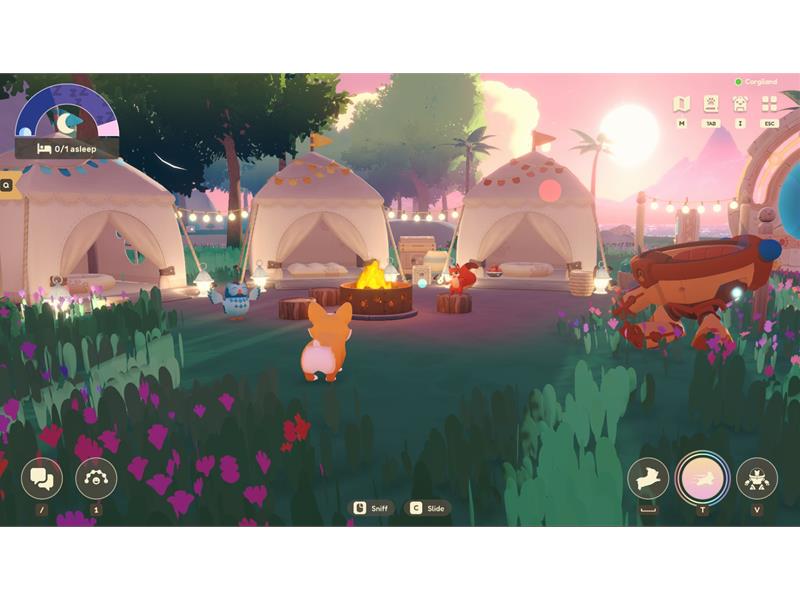Open the map from the folded-map icon
This screenshot has width=800, height=600.
[x=681, y=103]
